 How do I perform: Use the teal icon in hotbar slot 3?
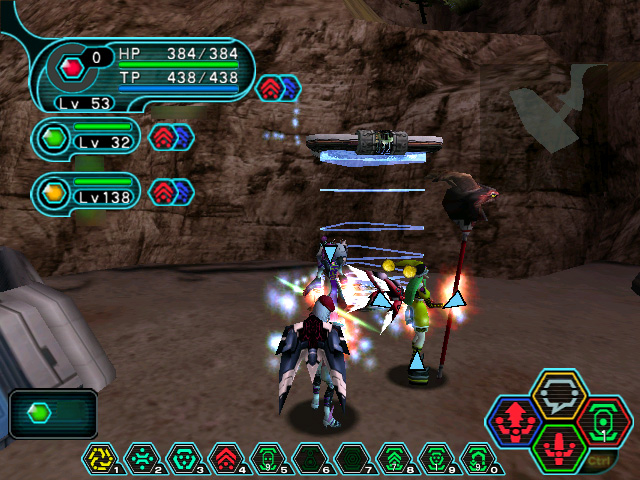click(183, 458)
